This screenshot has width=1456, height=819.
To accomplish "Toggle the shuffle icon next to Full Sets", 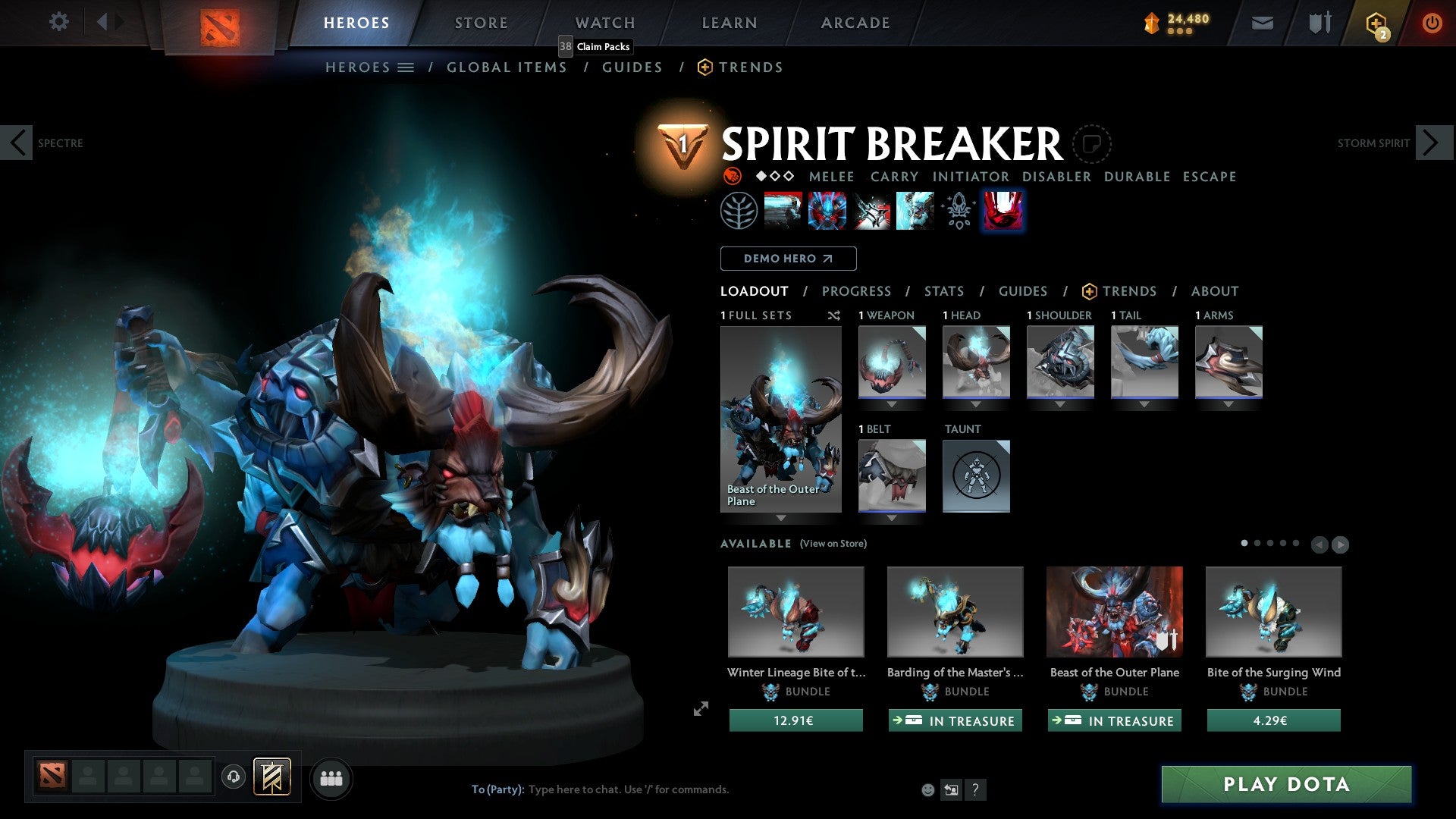I will click(834, 315).
